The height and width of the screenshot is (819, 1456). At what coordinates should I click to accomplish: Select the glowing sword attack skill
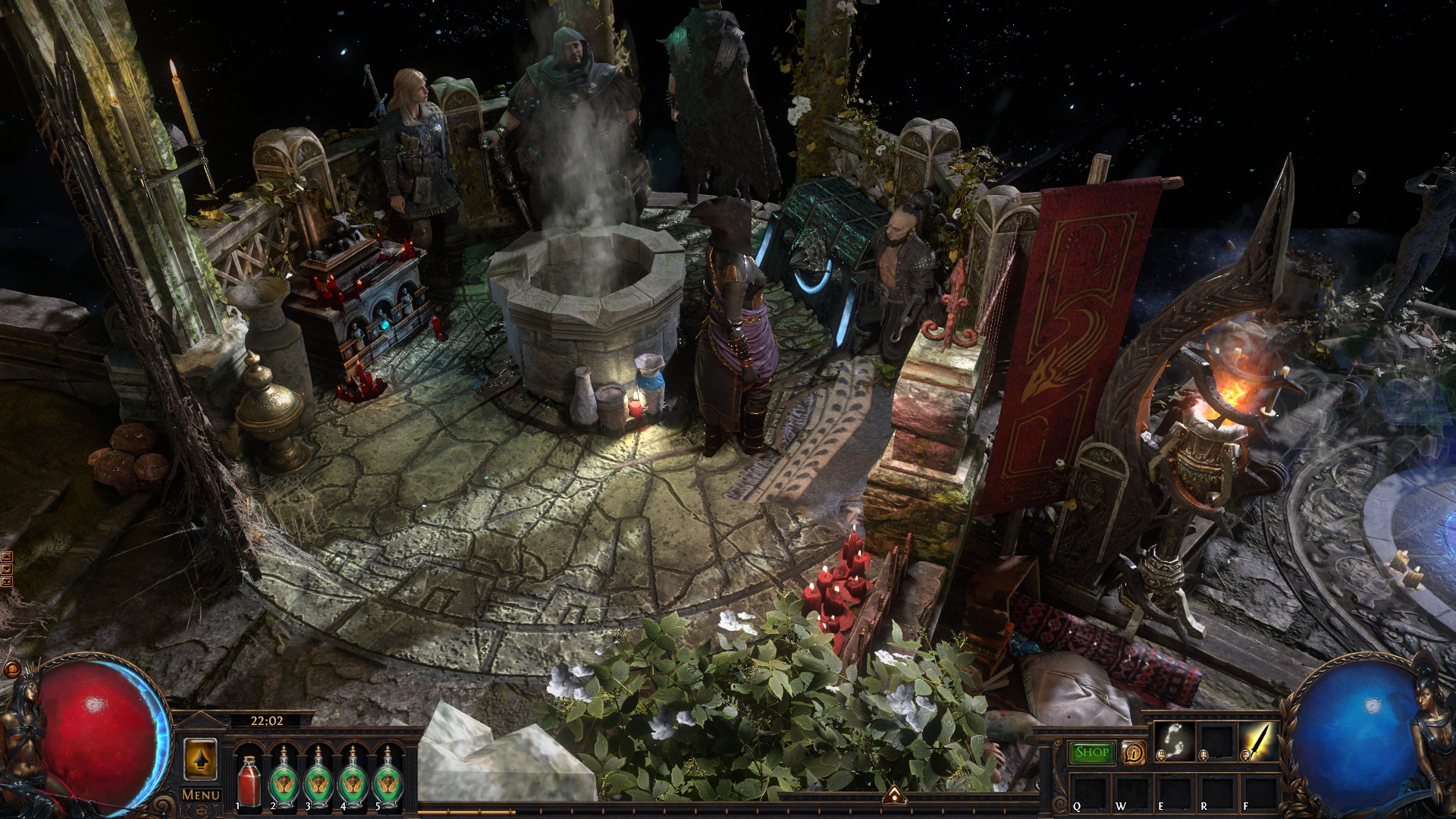click(x=1259, y=741)
